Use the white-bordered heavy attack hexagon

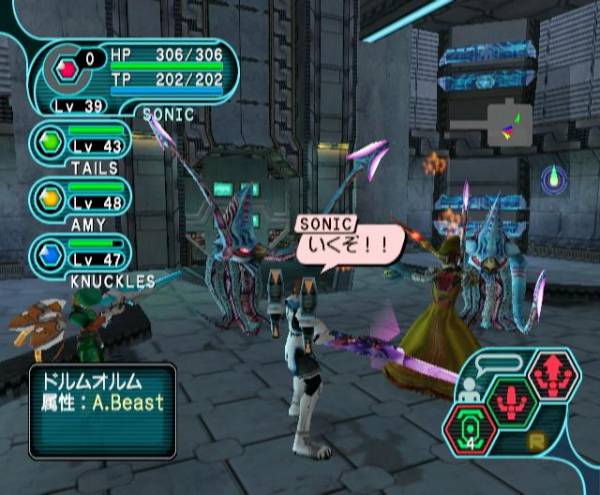[554, 376]
